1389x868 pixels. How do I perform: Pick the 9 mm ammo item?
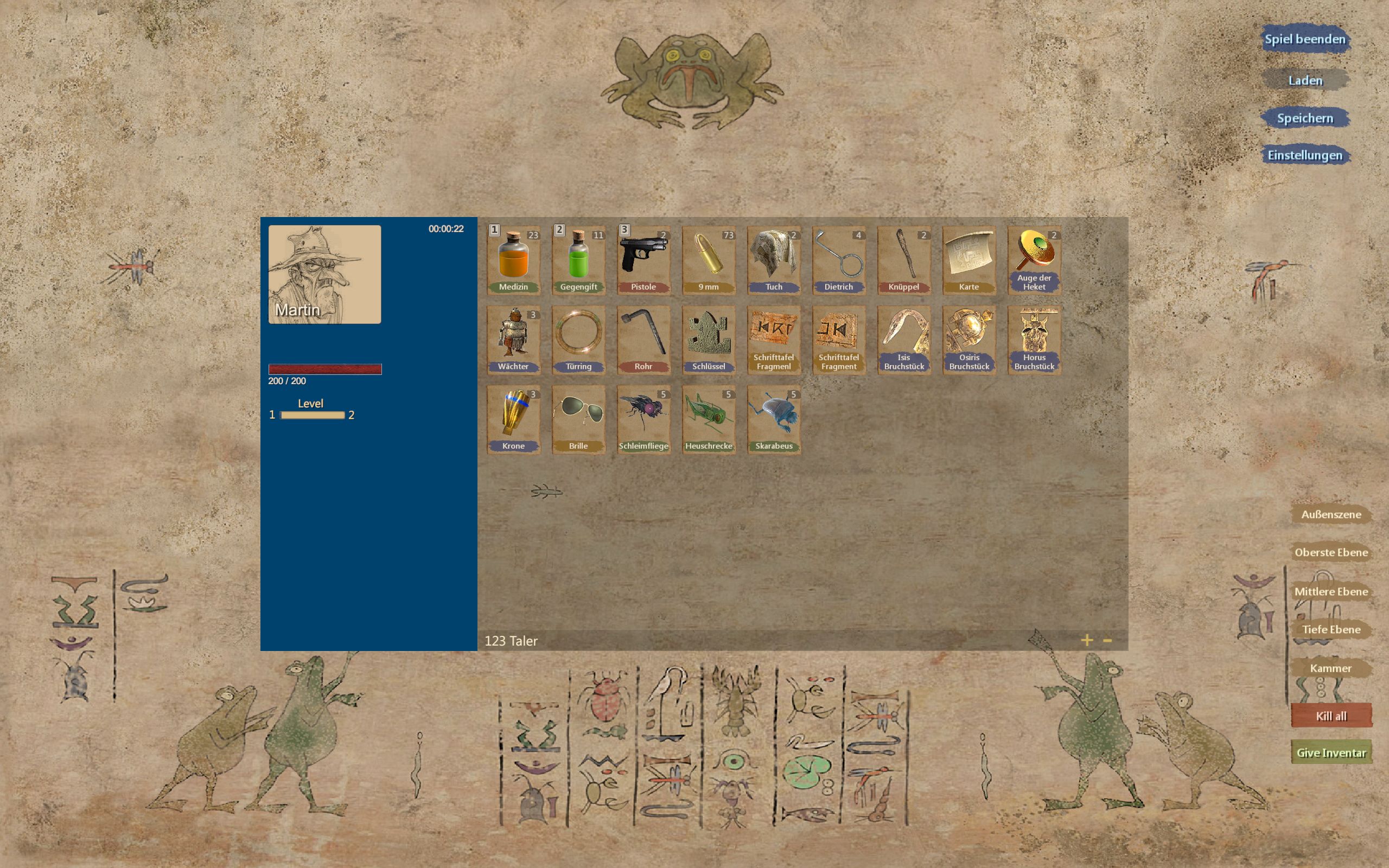(708, 260)
